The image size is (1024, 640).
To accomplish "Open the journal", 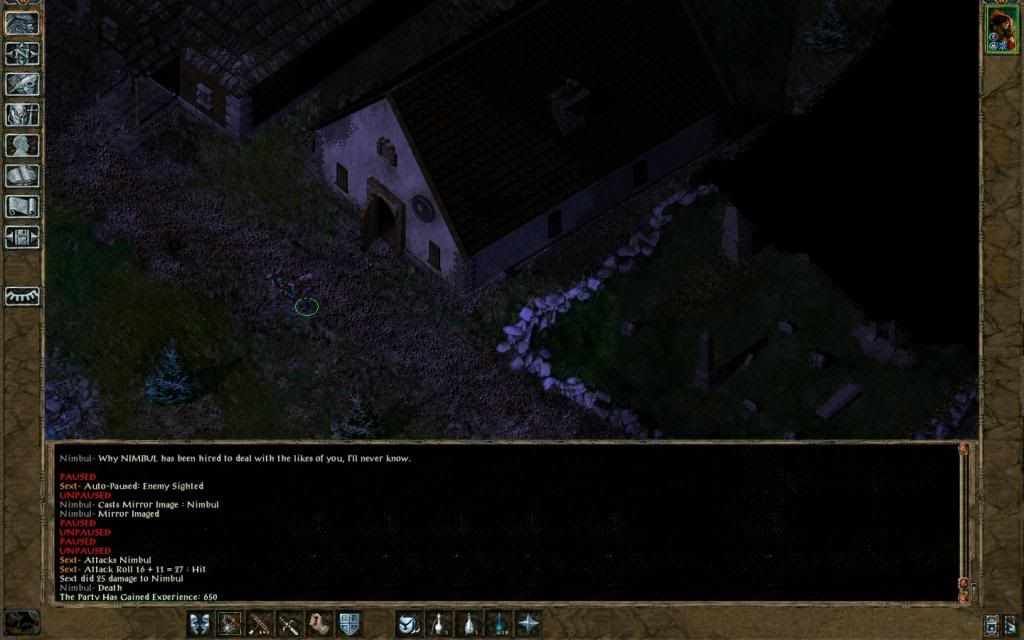I will tap(22, 84).
